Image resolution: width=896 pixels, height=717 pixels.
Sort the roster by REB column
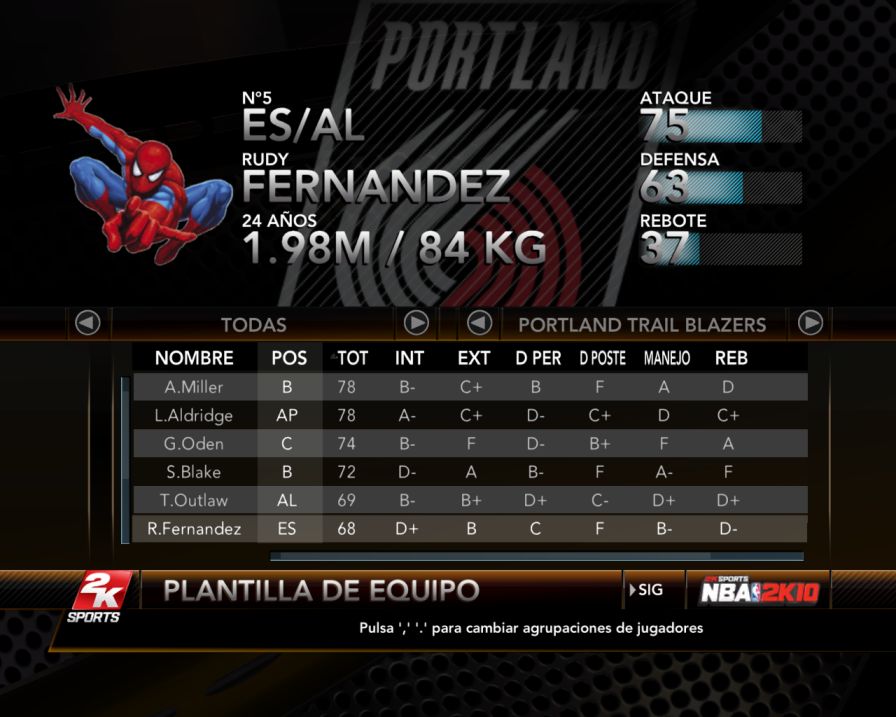pos(731,358)
